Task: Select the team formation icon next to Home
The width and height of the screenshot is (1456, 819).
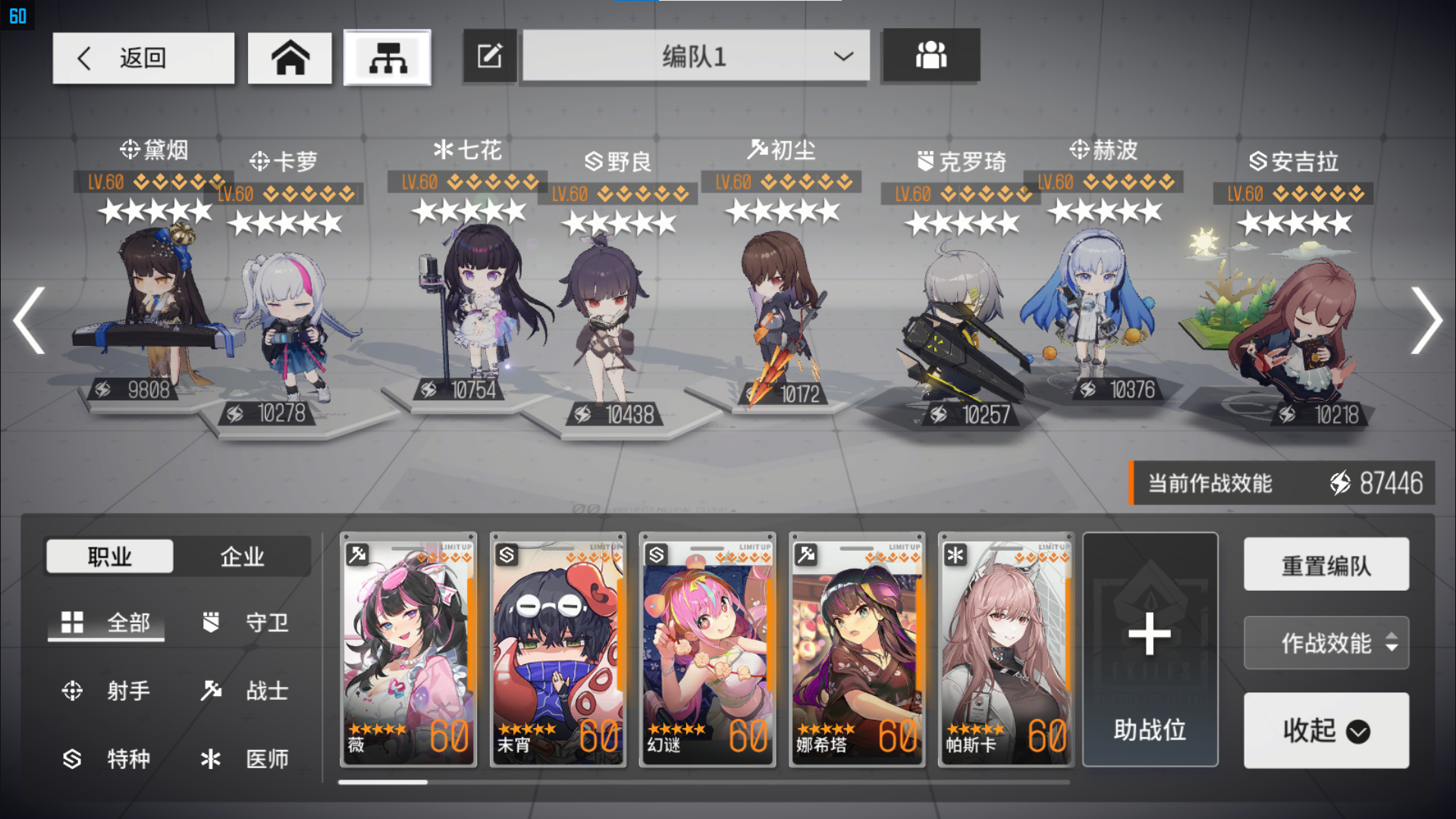Action: [x=388, y=57]
